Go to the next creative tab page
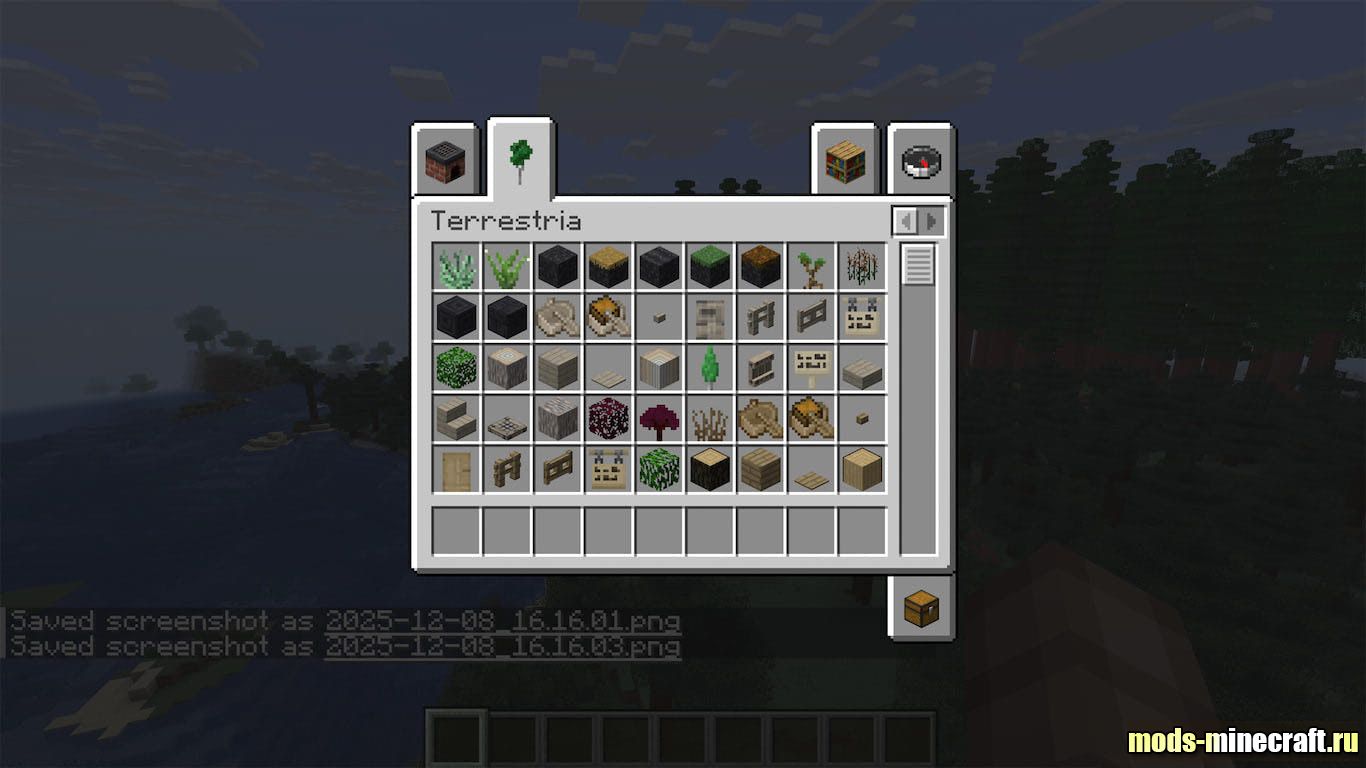Image resolution: width=1366 pixels, height=768 pixels. (x=932, y=221)
